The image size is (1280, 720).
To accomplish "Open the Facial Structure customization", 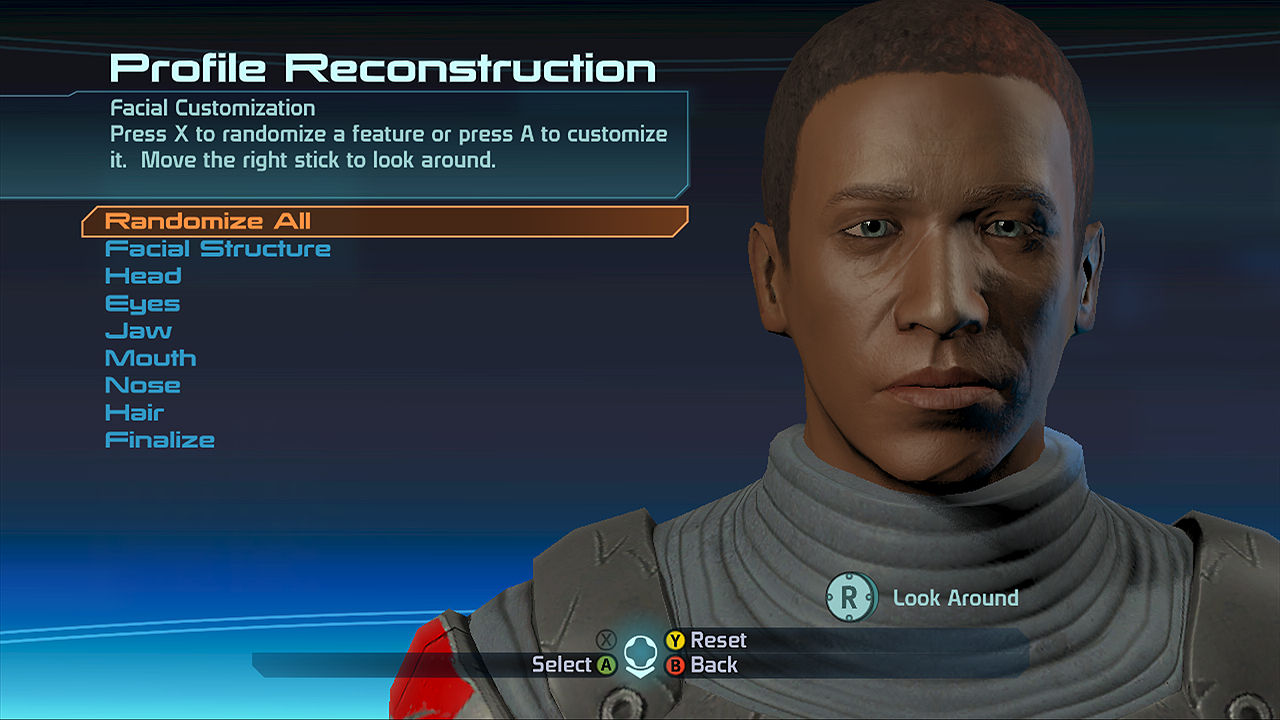I will [x=217, y=249].
